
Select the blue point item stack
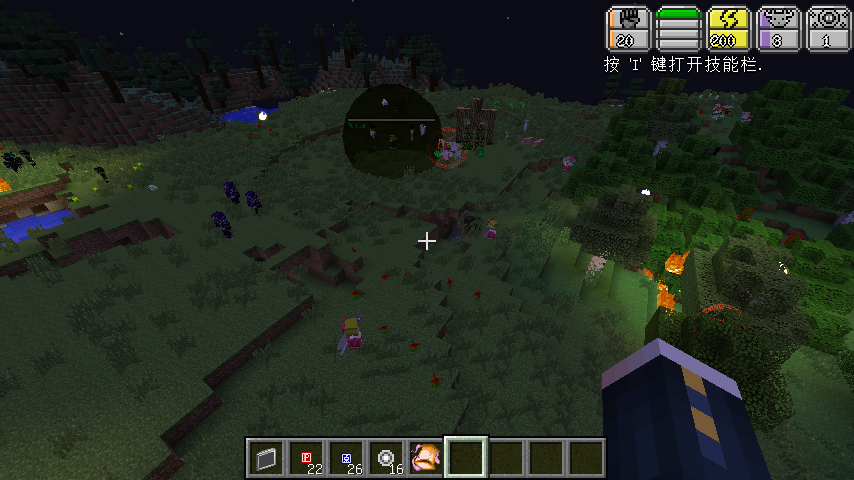click(346, 458)
